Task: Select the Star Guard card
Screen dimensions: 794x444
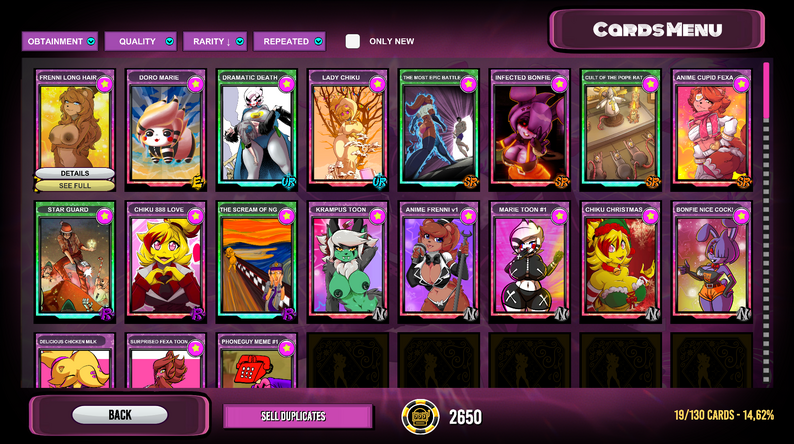Action: 75,262
